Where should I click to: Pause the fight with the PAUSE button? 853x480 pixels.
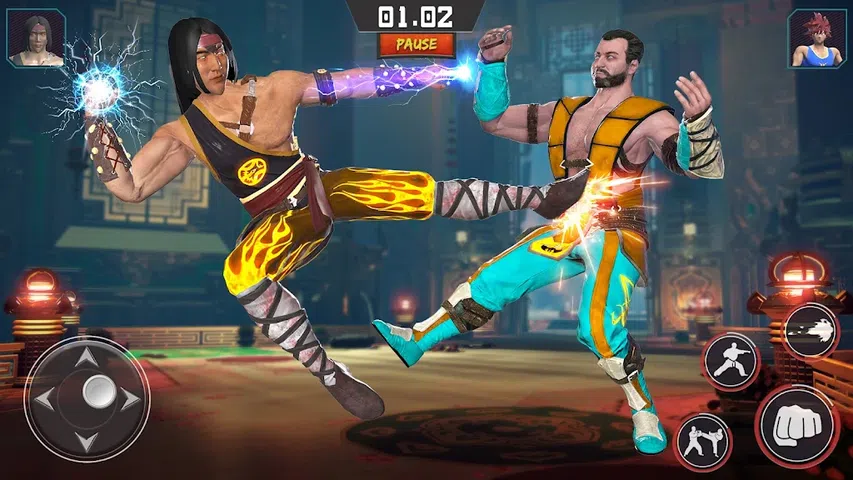[x=416, y=45]
